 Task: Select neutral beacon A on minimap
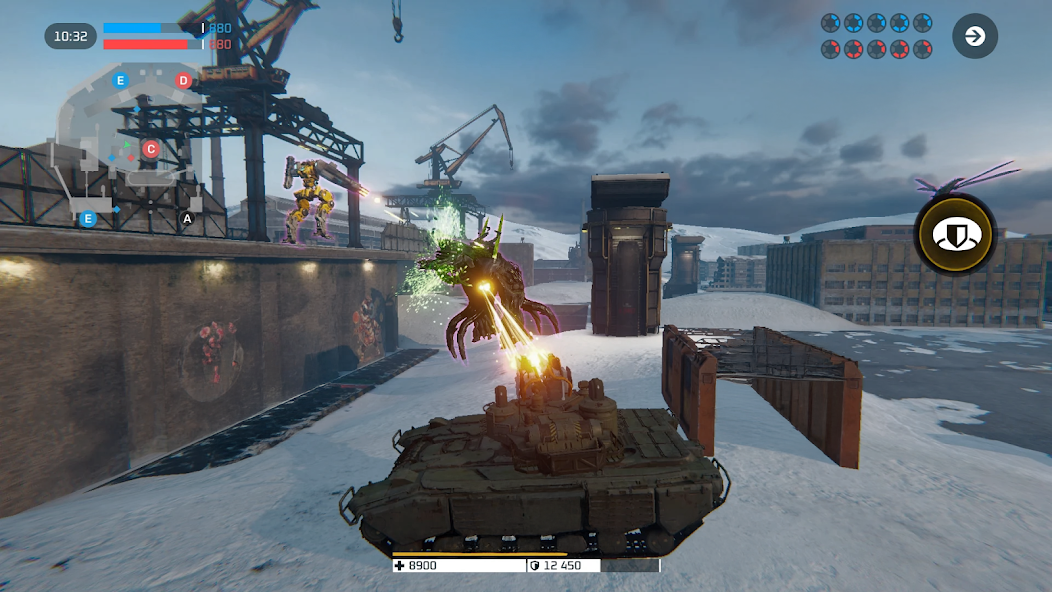click(x=187, y=218)
